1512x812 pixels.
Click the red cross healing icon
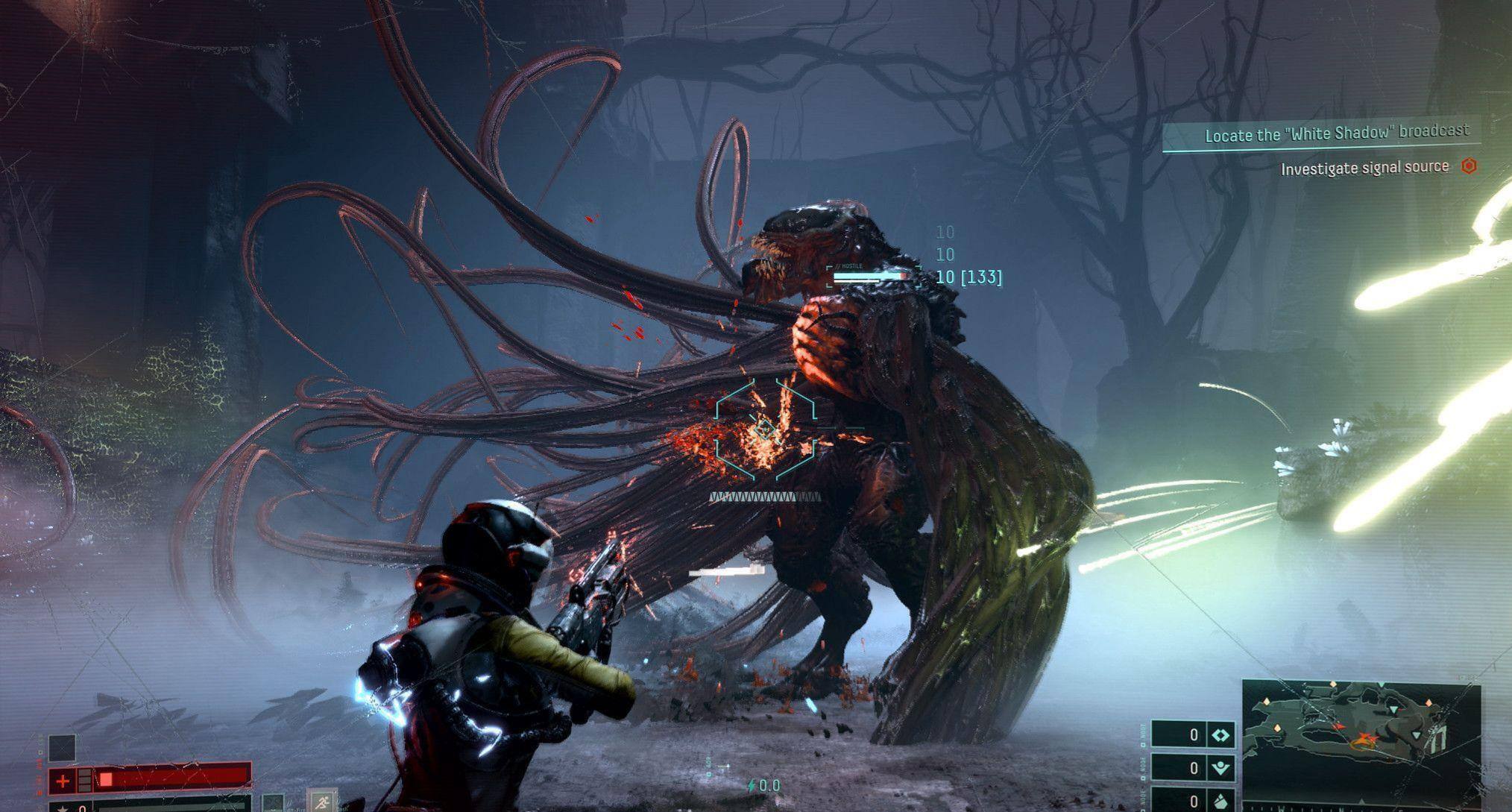click(63, 781)
